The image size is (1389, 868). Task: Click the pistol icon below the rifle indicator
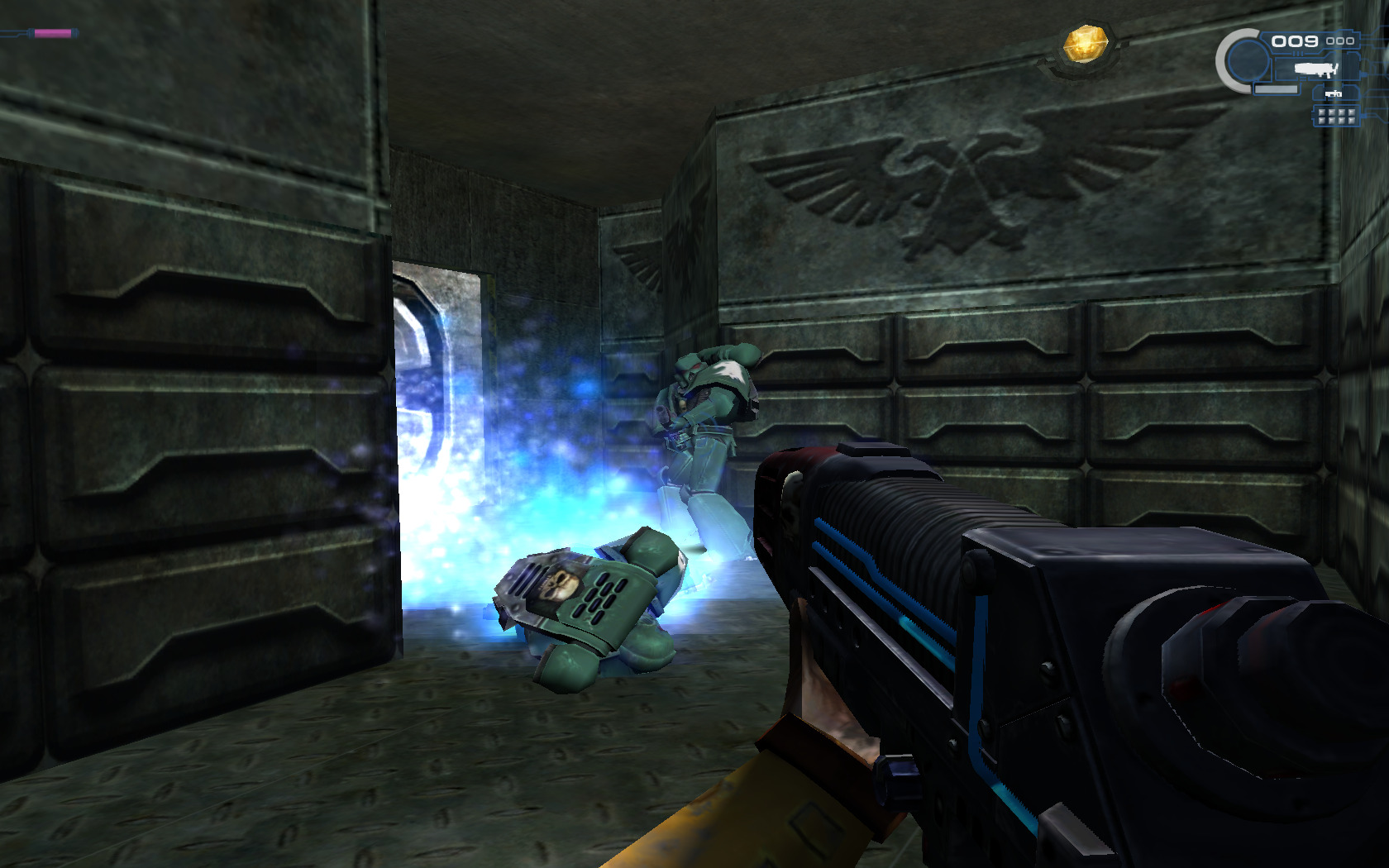click(1333, 93)
